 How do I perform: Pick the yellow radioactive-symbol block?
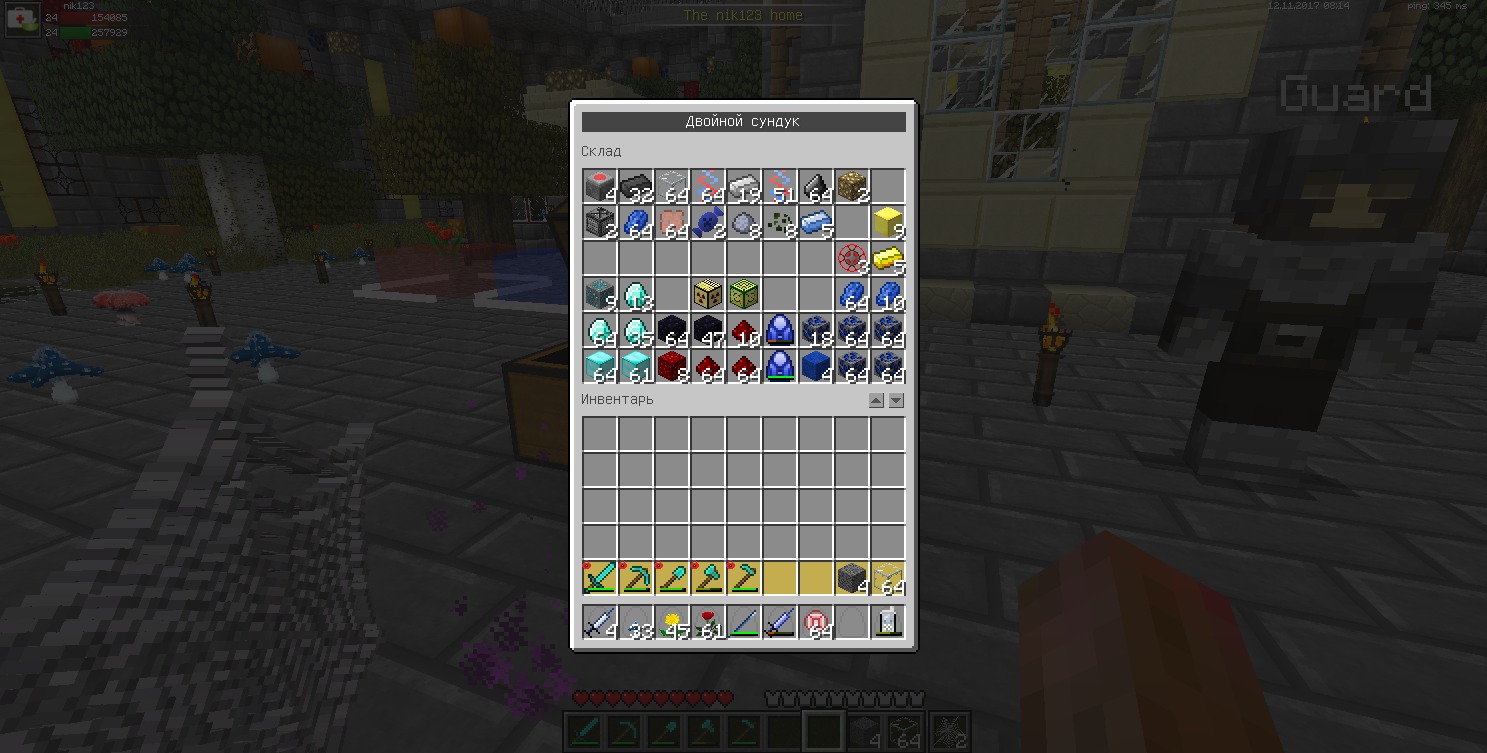coord(708,294)
